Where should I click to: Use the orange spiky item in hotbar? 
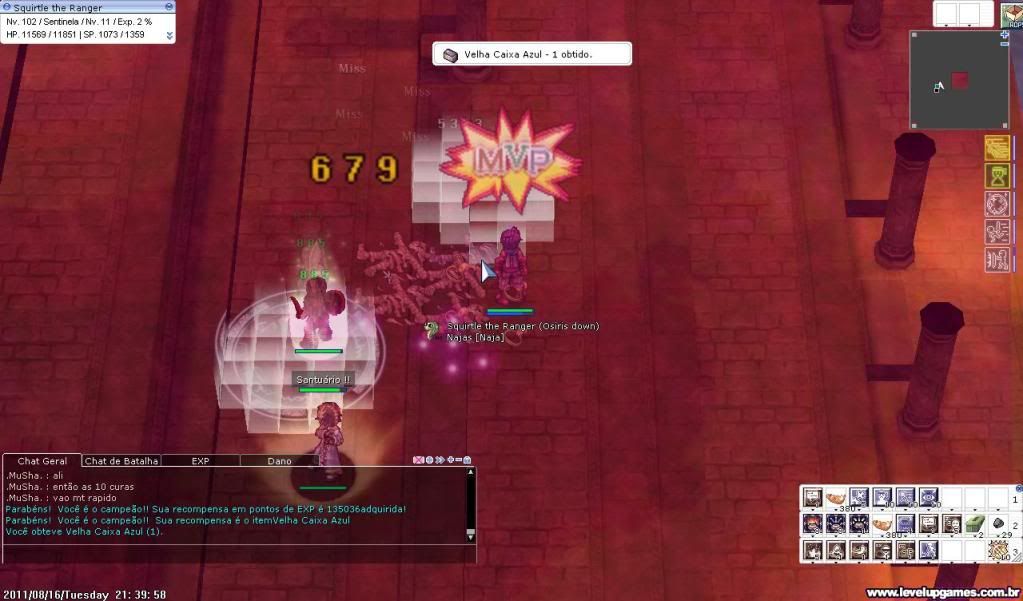pyautogui.click(x=998, y=549)
